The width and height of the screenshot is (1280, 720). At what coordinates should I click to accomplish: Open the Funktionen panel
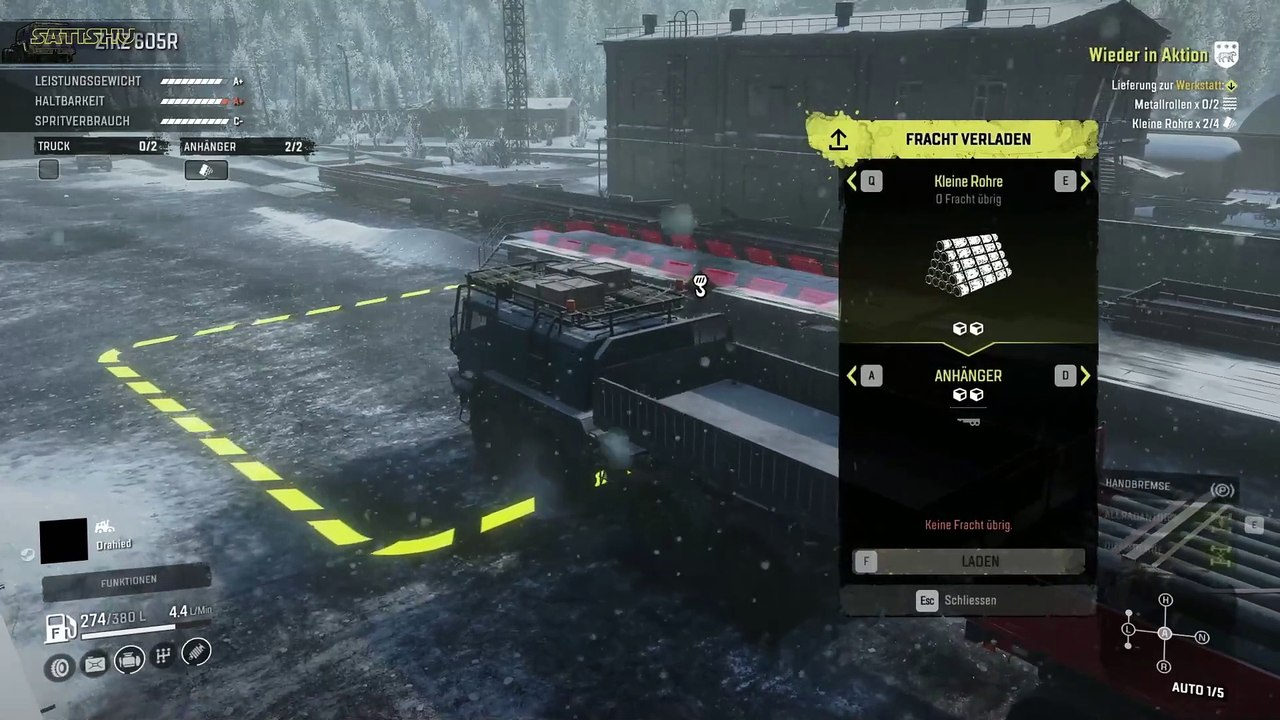click(127, 581)
